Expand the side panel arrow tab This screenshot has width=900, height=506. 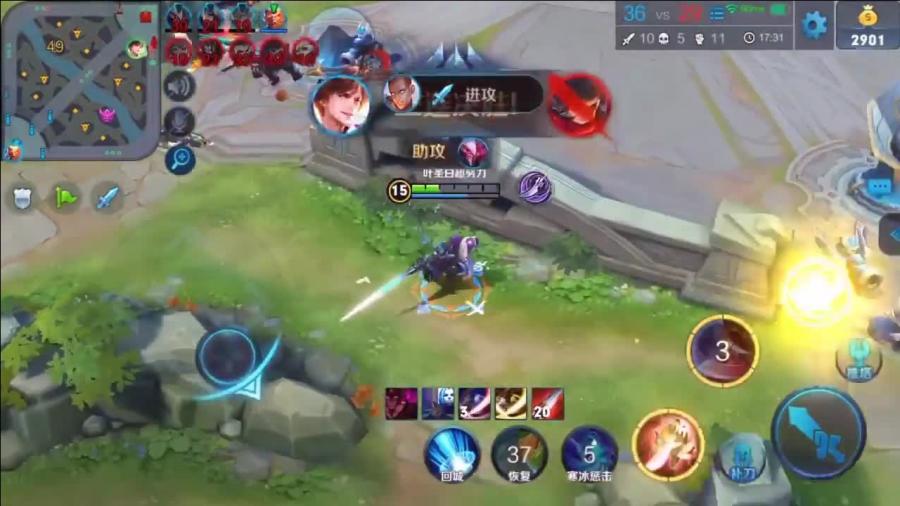point(890,236)
